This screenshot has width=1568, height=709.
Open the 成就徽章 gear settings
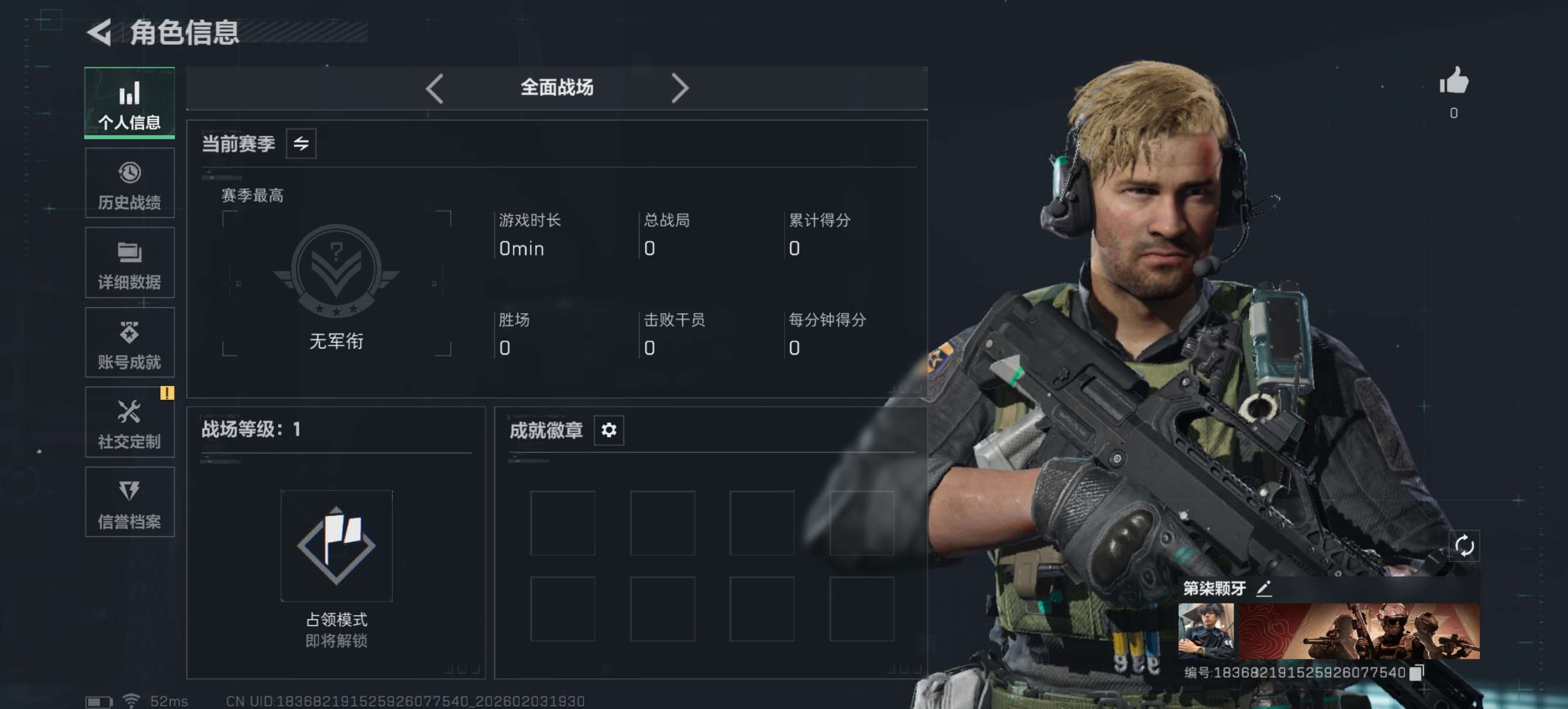[x=608, y=430]
